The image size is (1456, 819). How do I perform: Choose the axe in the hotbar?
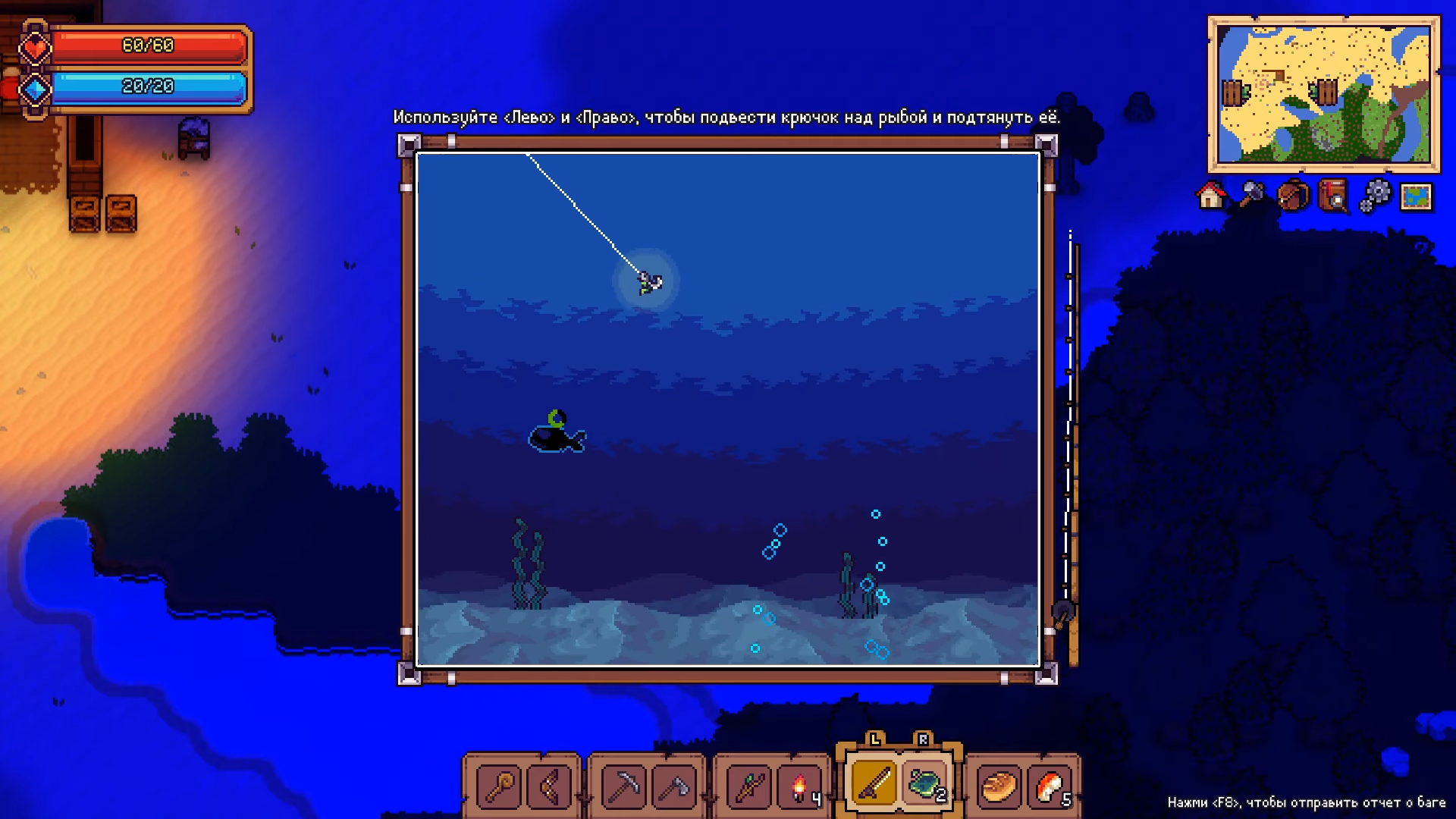click(673, 786)
